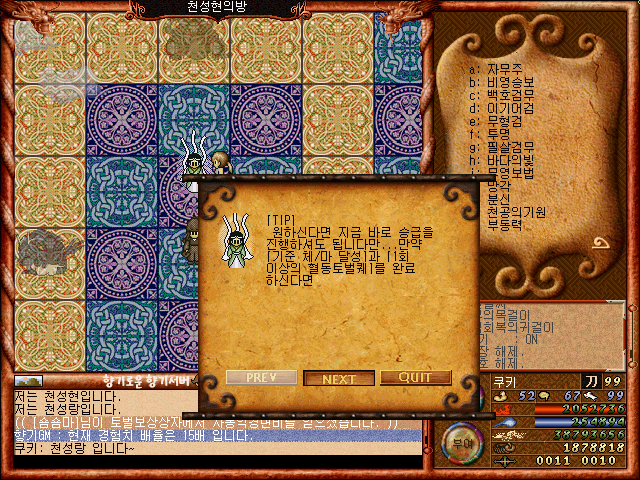
Task: Select the 무형검 spell
Action: [500, 120]
